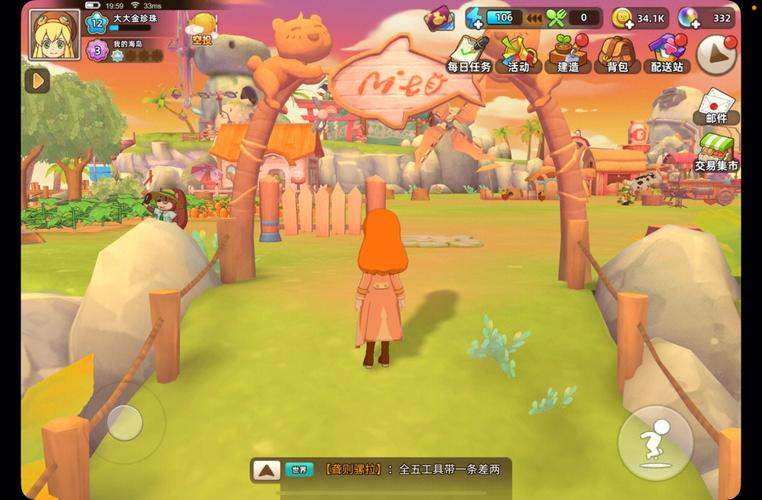Image resolution: width=762 pixels, height=500 pixels.
Task: Tap the fork and knife food icon
Action: [556, 17]
